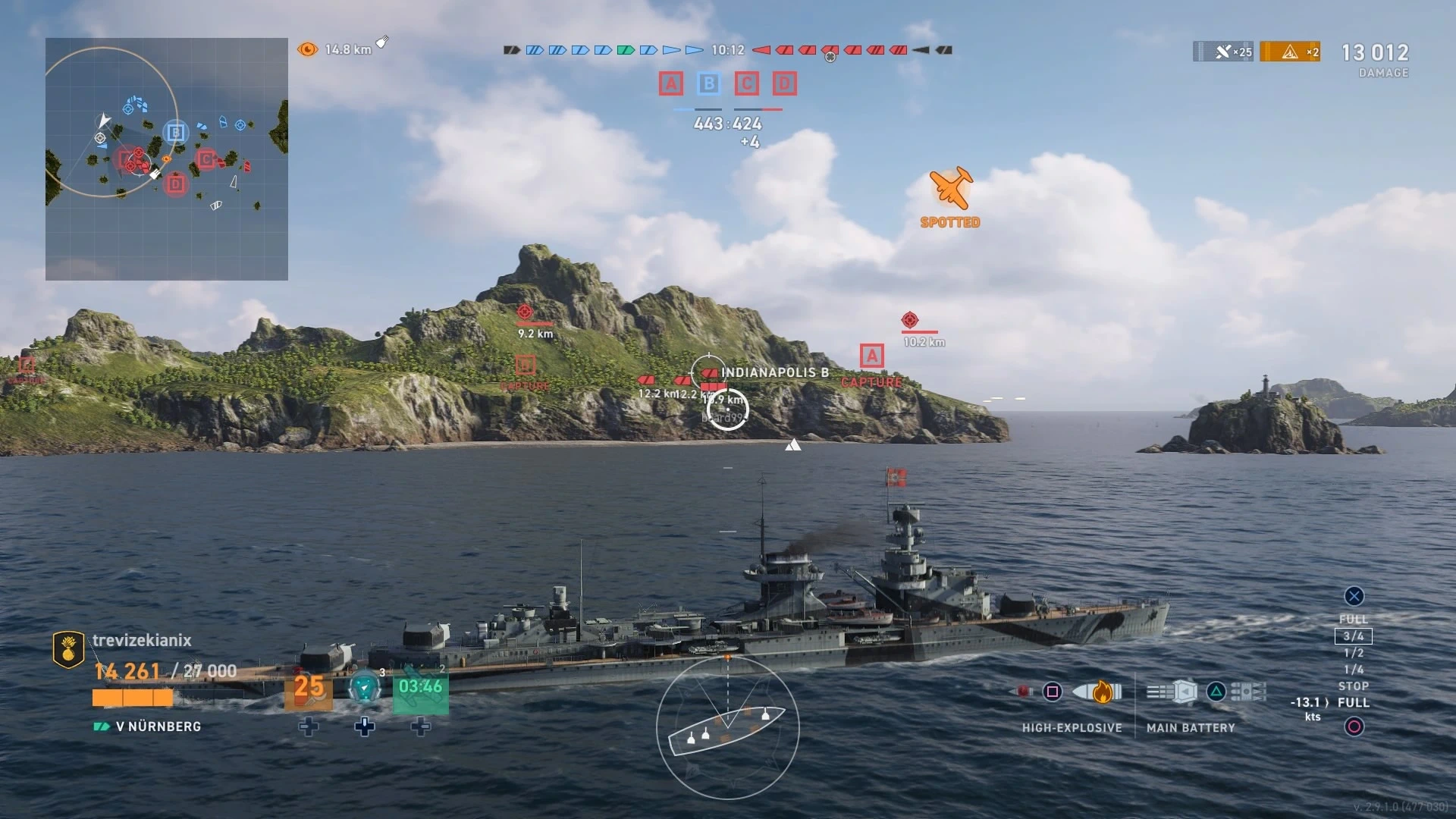Set engine throttle to 3/4

pos(1354,636)
